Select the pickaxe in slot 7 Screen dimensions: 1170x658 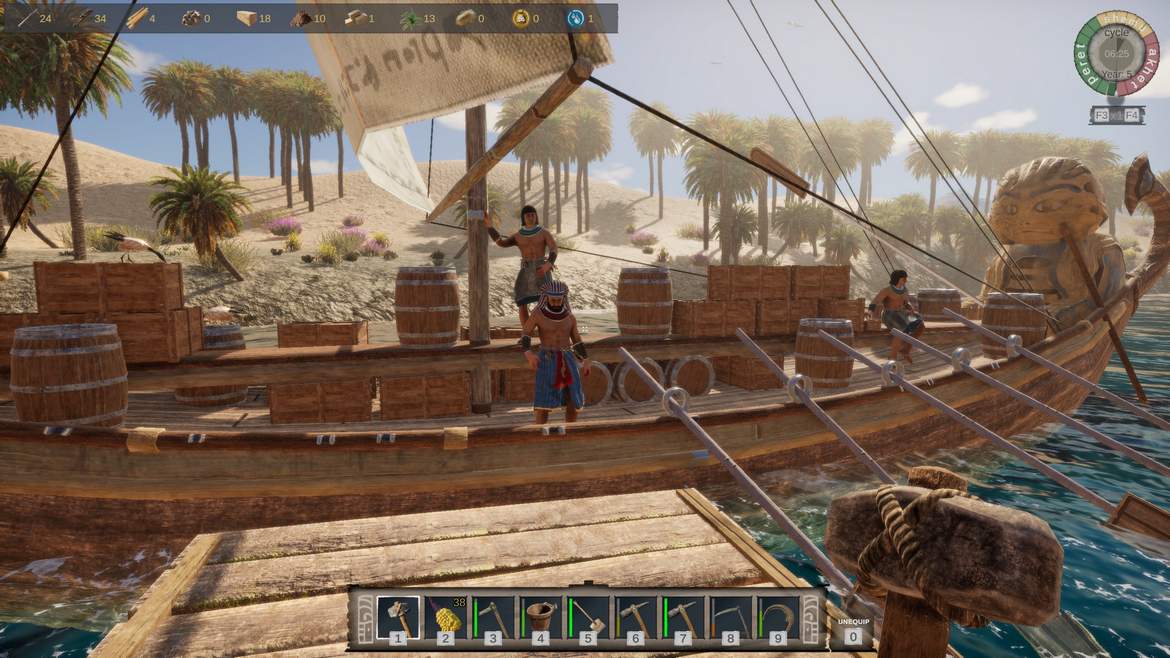(x=683, y=617)
